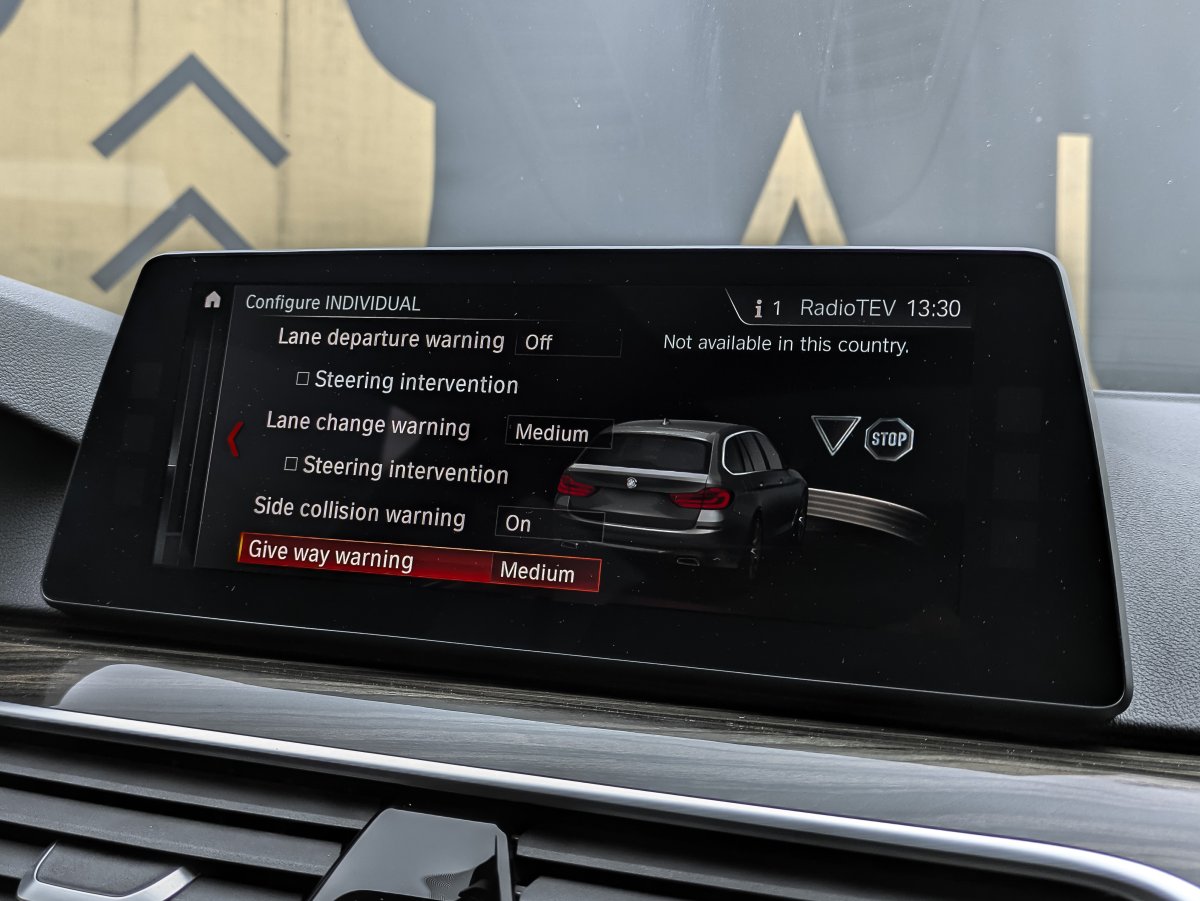Select the Lane departure warning entry

[391, 339]
